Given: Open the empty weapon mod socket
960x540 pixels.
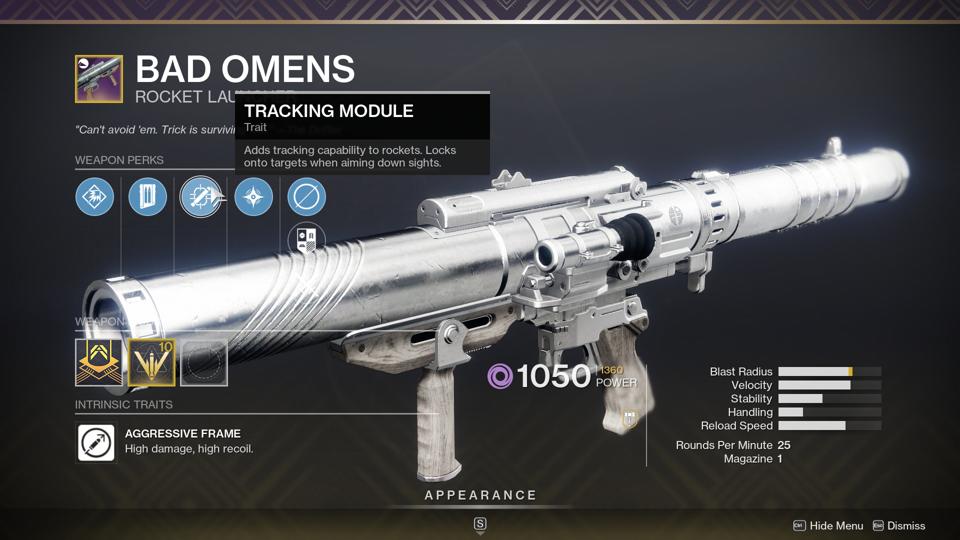Looking at the screenshot, I should [x=203, y=362].
